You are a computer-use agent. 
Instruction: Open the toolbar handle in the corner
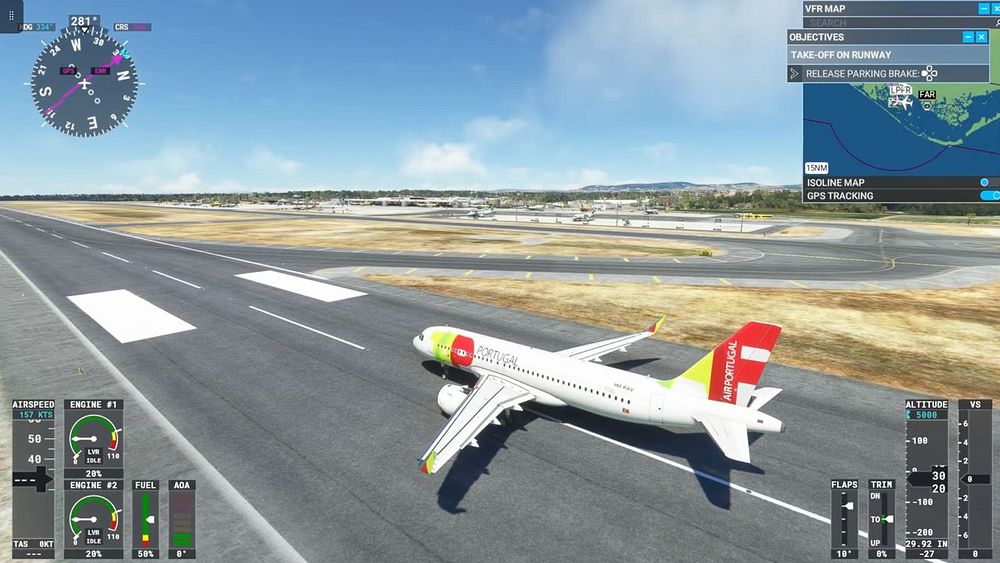coord(11,16)
